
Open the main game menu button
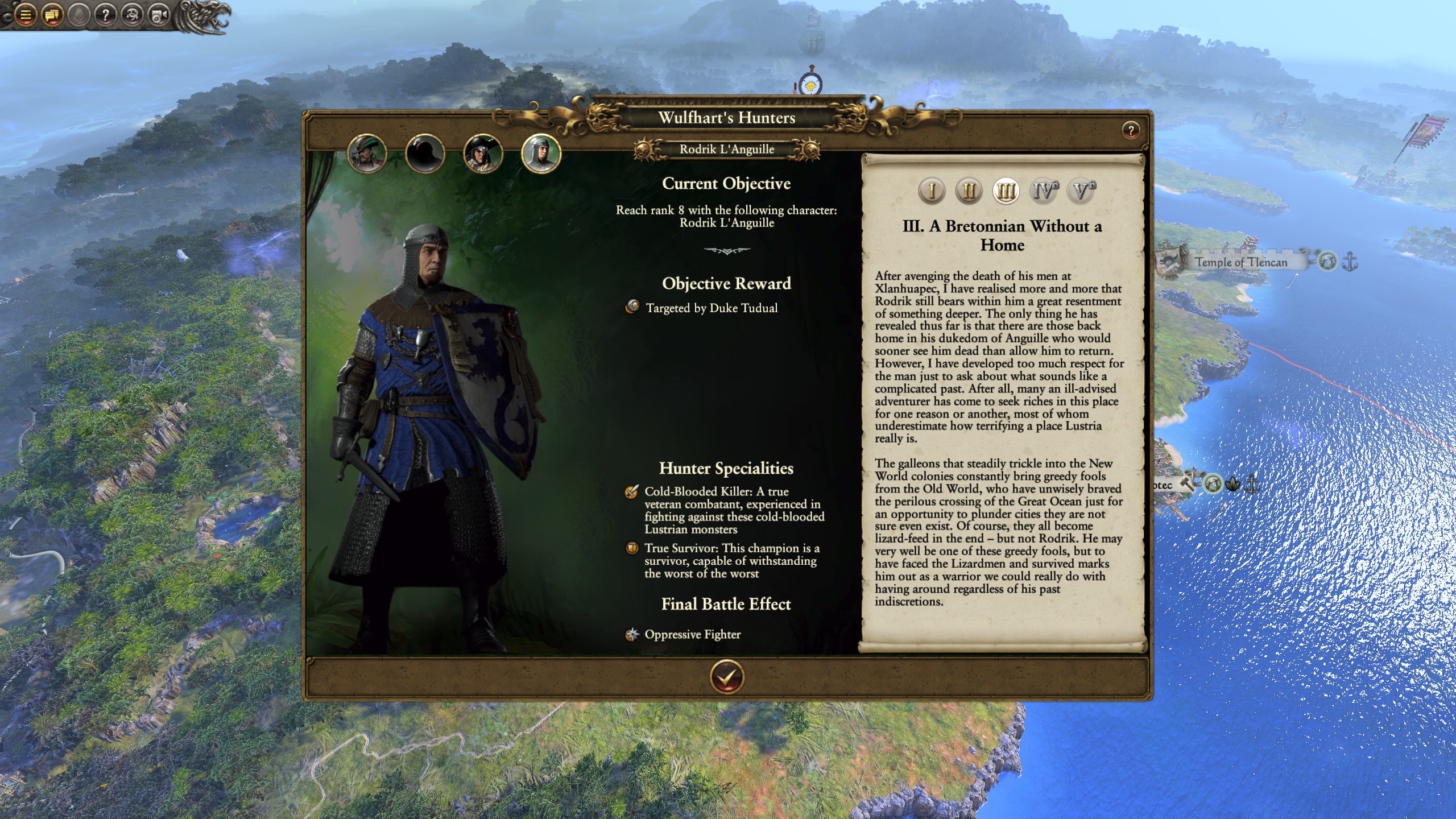click(26, 15)
